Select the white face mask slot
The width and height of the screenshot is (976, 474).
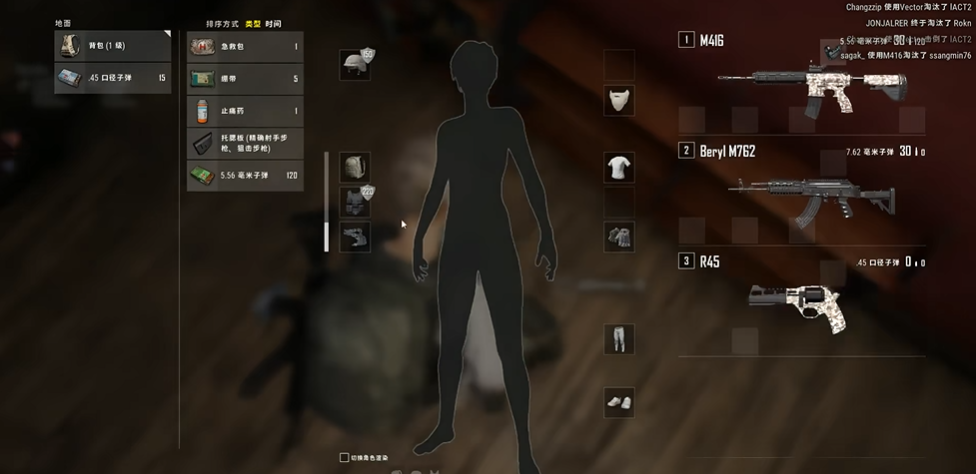(619, 99)
